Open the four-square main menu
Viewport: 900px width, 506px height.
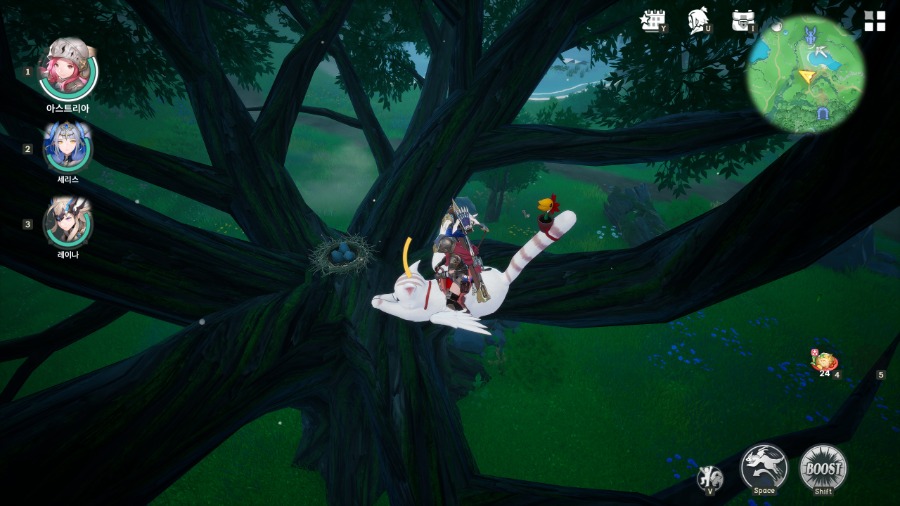875,21
